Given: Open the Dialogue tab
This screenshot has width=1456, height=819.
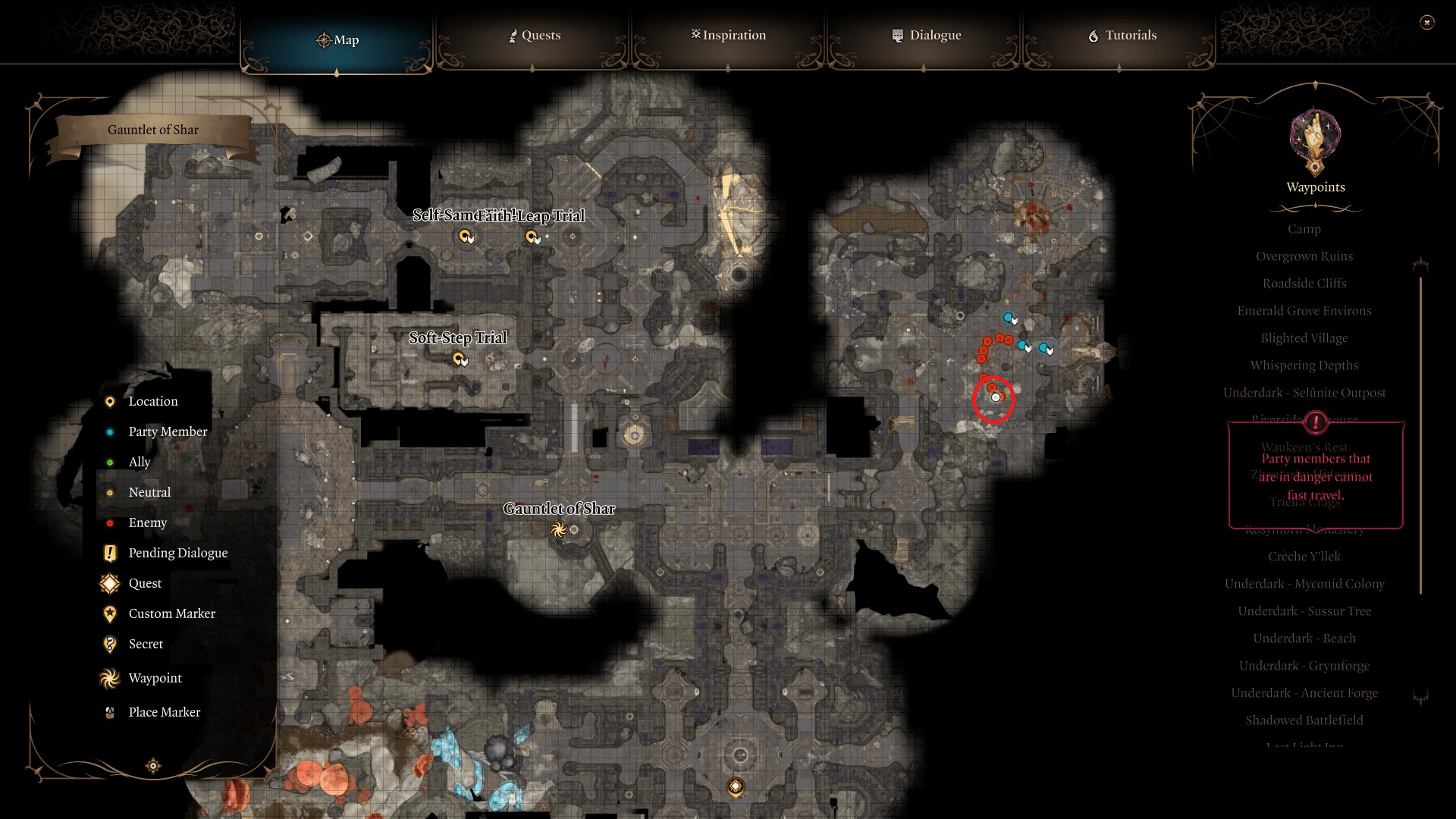Looking at the screenshot, I should tap(926, 35).
